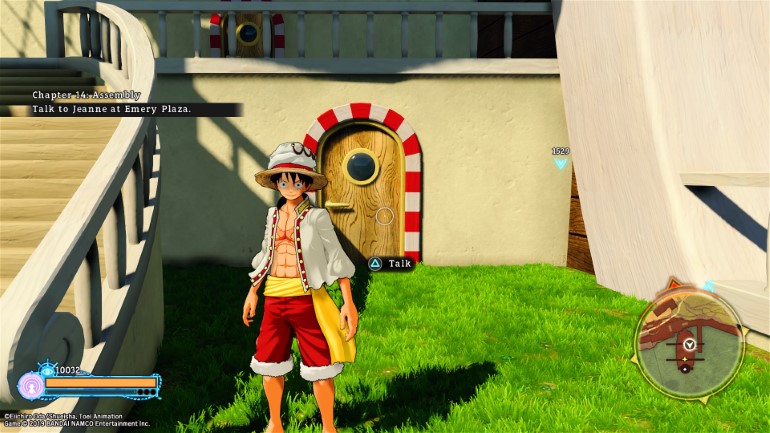Click the Chapter 14 Assembly objective tracker
This screenshot has height=433, width=770.
tap(118, 102)
